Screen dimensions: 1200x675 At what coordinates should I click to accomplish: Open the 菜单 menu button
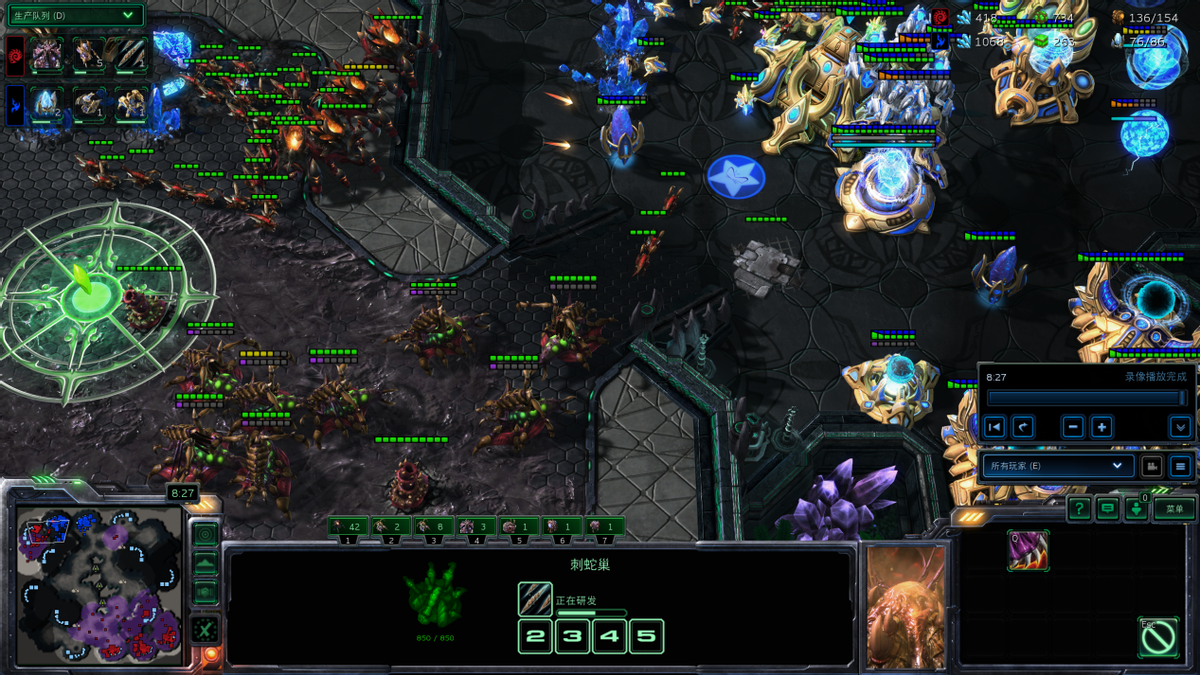pos(1174,509)
